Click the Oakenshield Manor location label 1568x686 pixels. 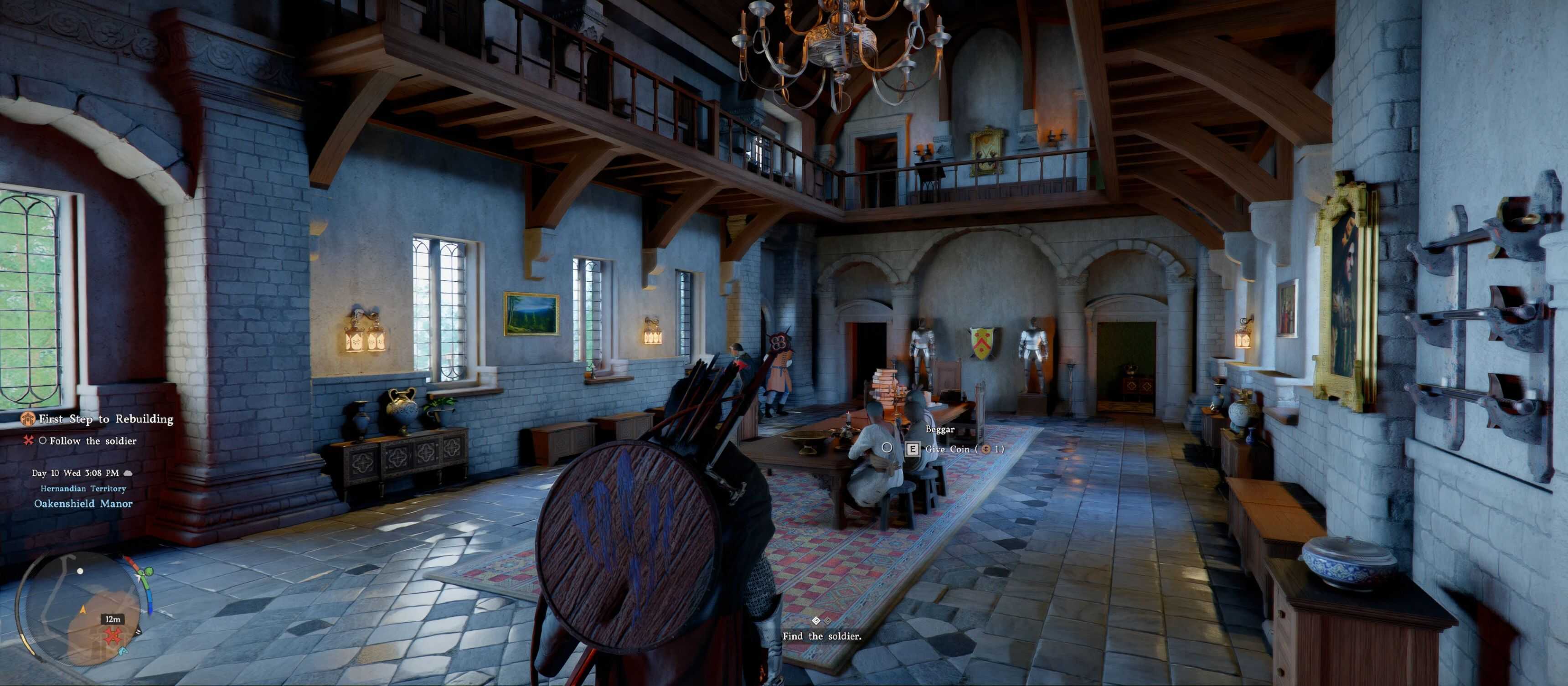click(x=83, y=503)
